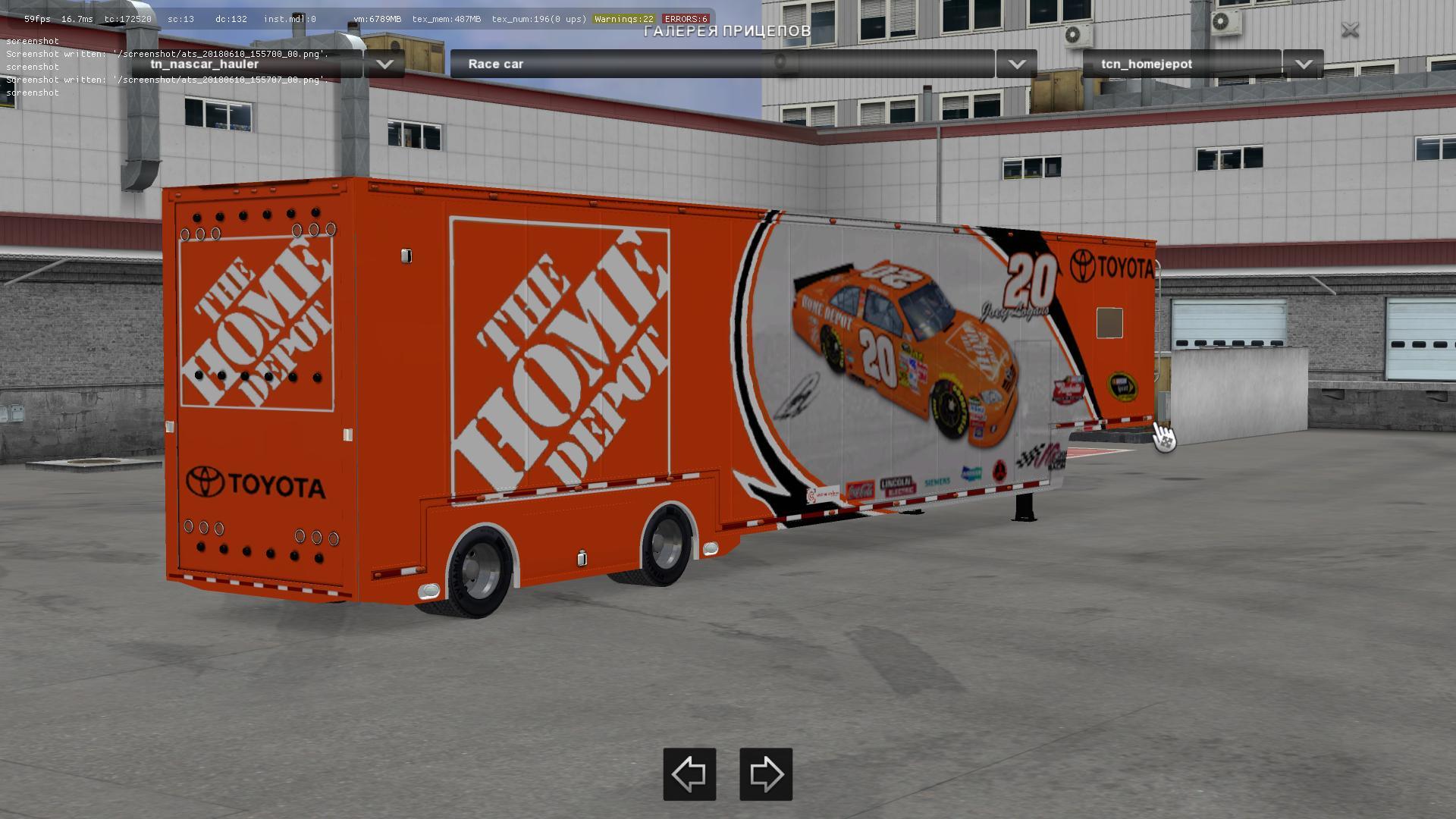Image resolution: width=1456 pixels, height=819 pixels.
Task: Close the trailer gallery window
Action: (1350, 30)
